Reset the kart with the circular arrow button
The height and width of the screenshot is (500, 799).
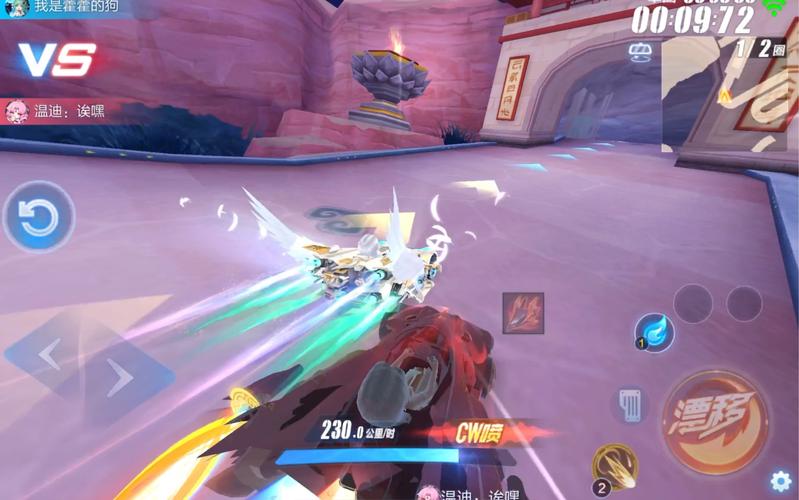38,217
